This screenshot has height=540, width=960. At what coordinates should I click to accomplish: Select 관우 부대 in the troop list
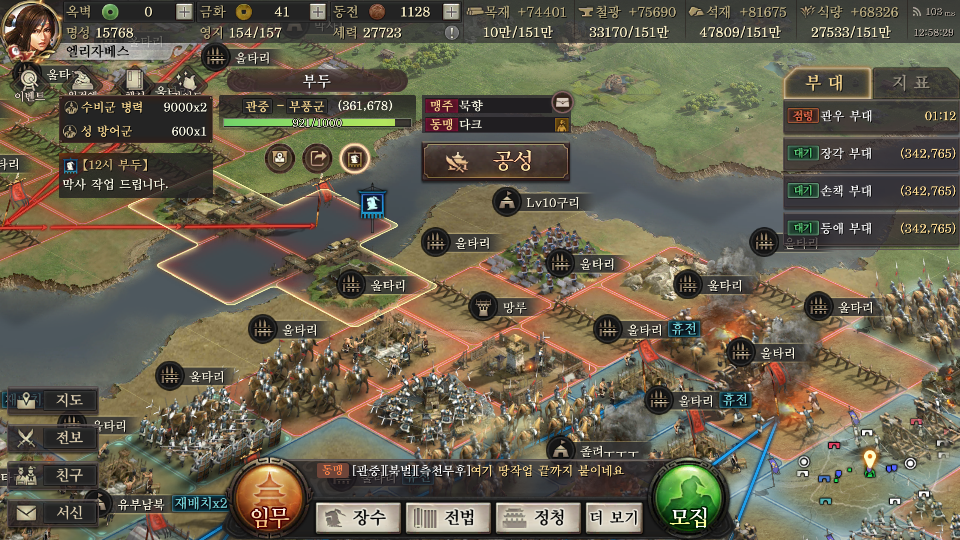coord(871,116)
